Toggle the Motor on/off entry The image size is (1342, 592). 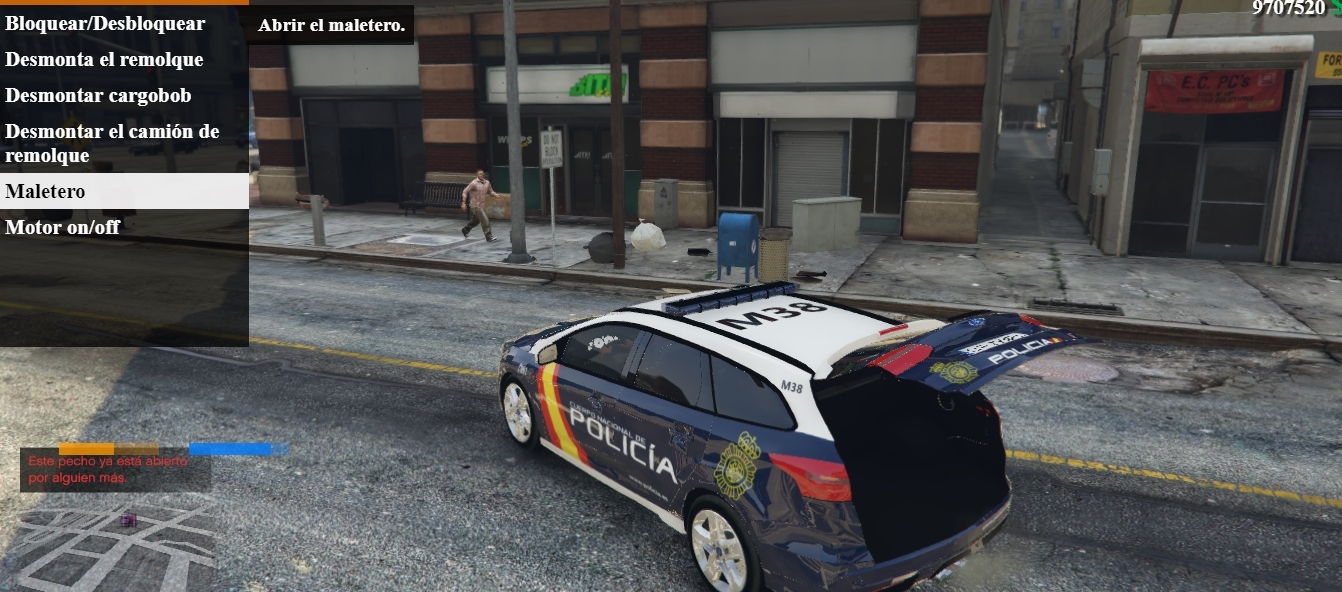[62, 227]
